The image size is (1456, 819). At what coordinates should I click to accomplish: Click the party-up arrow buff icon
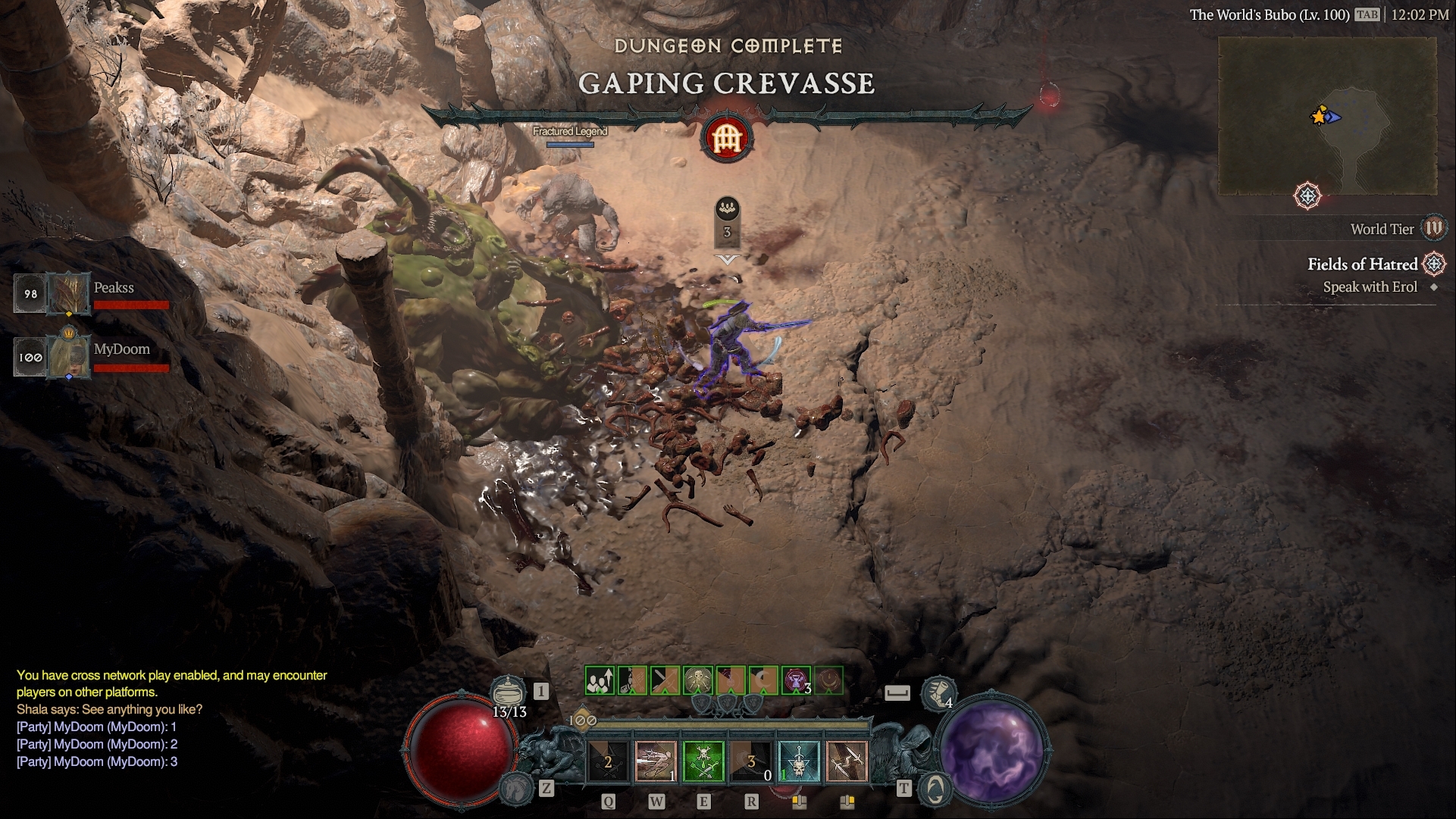click(x=600, y=680)
